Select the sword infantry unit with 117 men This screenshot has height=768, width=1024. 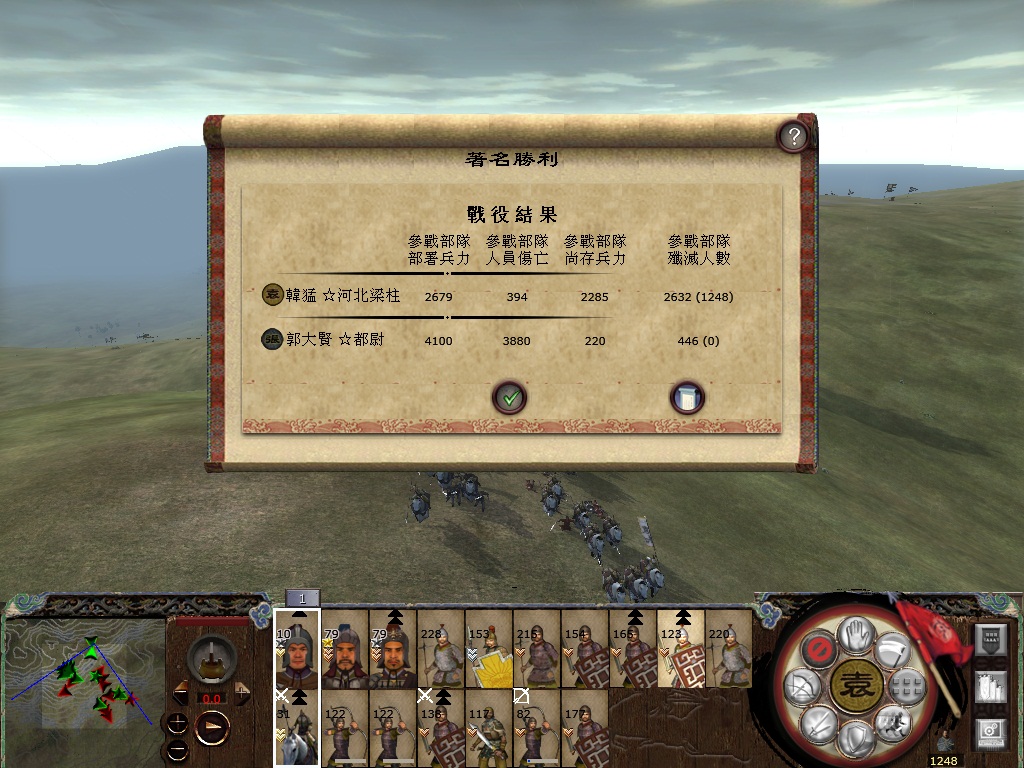tap(488, 731)
